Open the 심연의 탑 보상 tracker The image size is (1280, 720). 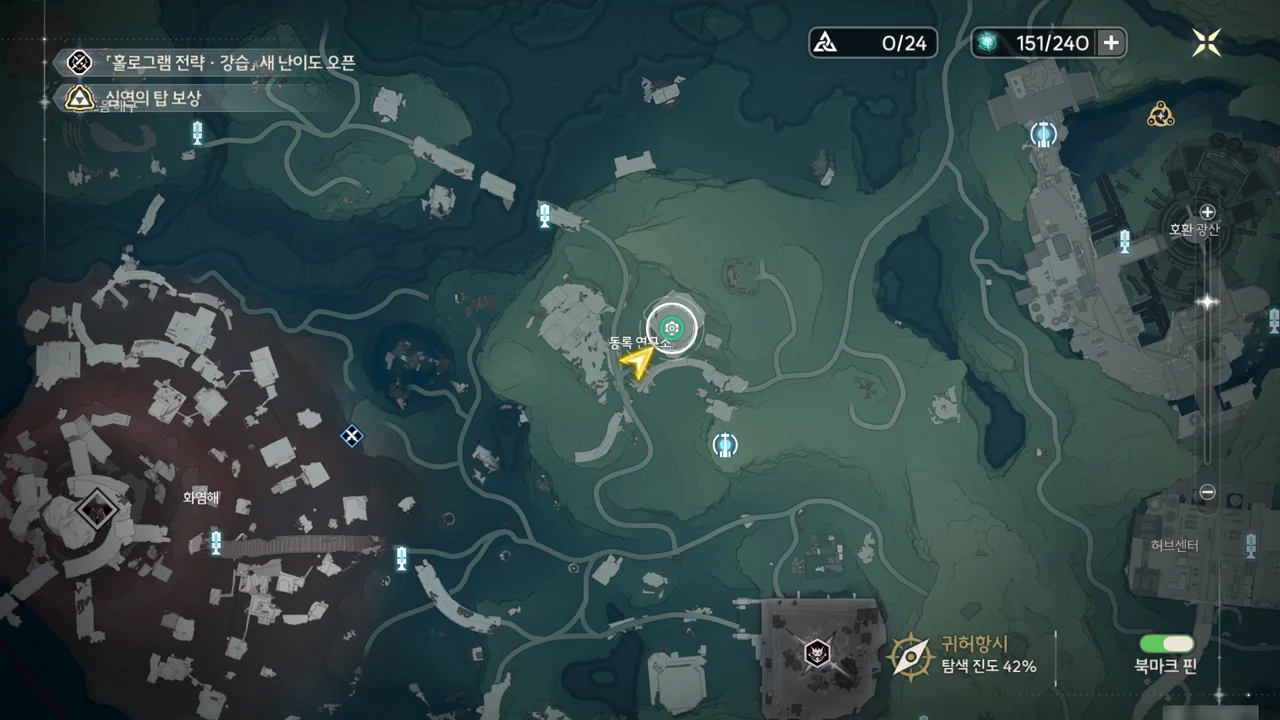[x=135, y=98]
